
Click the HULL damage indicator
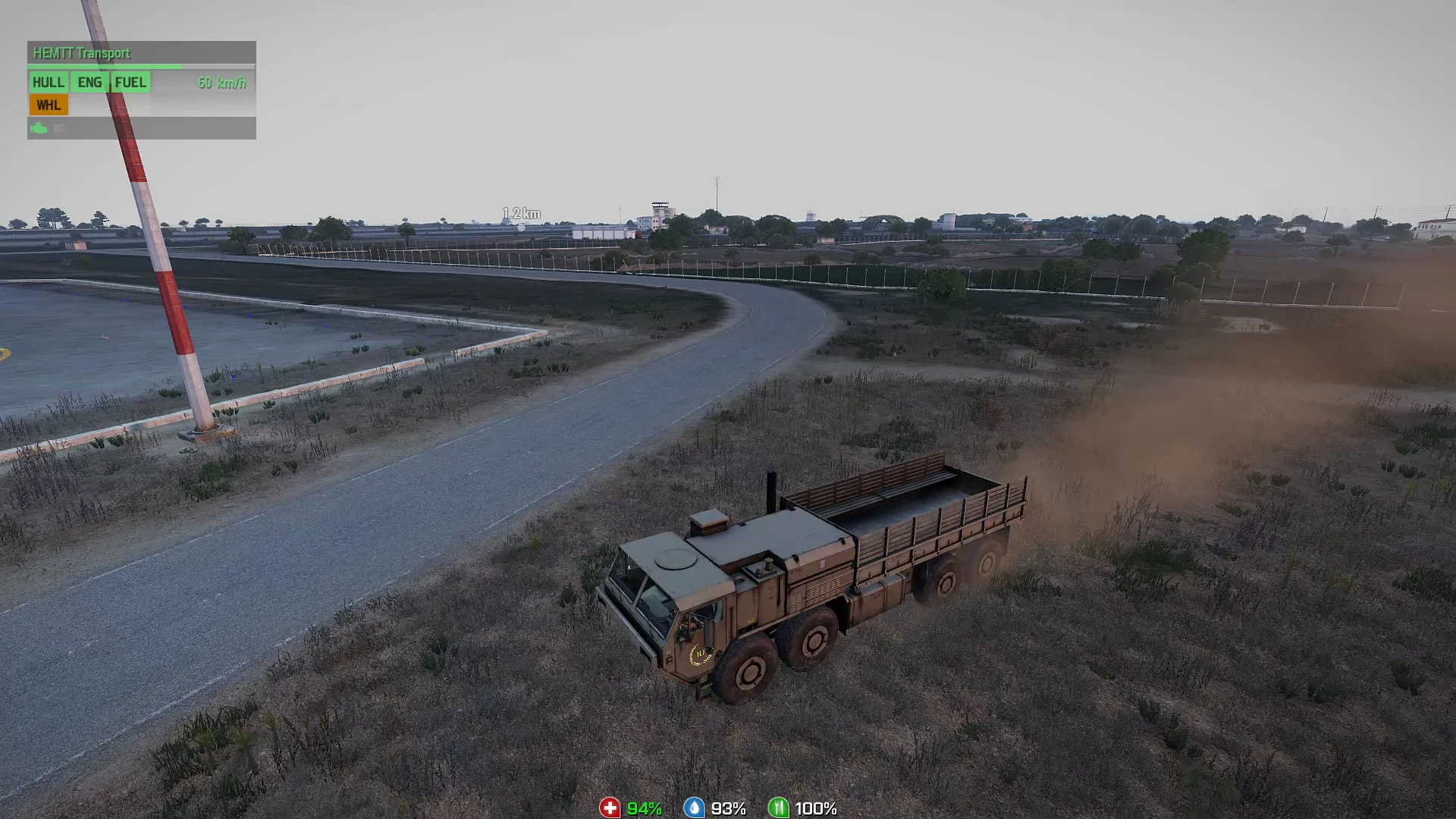(48, 83)
